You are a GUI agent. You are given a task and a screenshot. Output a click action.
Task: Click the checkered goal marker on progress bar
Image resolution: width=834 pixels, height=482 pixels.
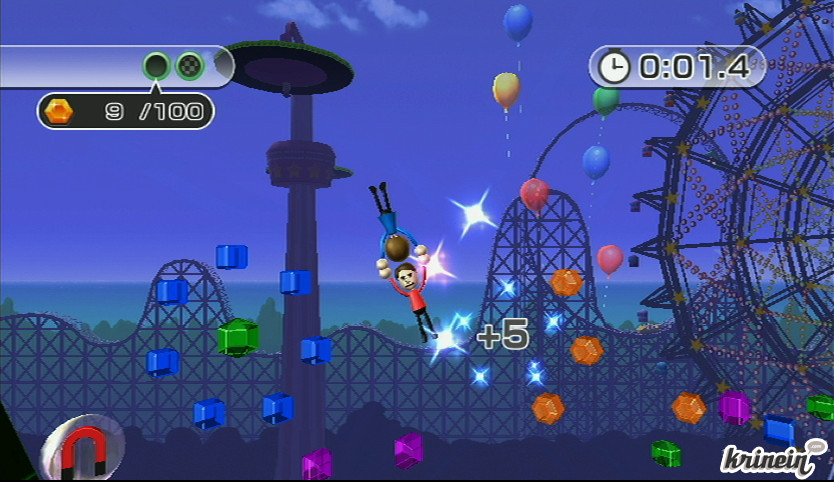(x=189, y=67)
